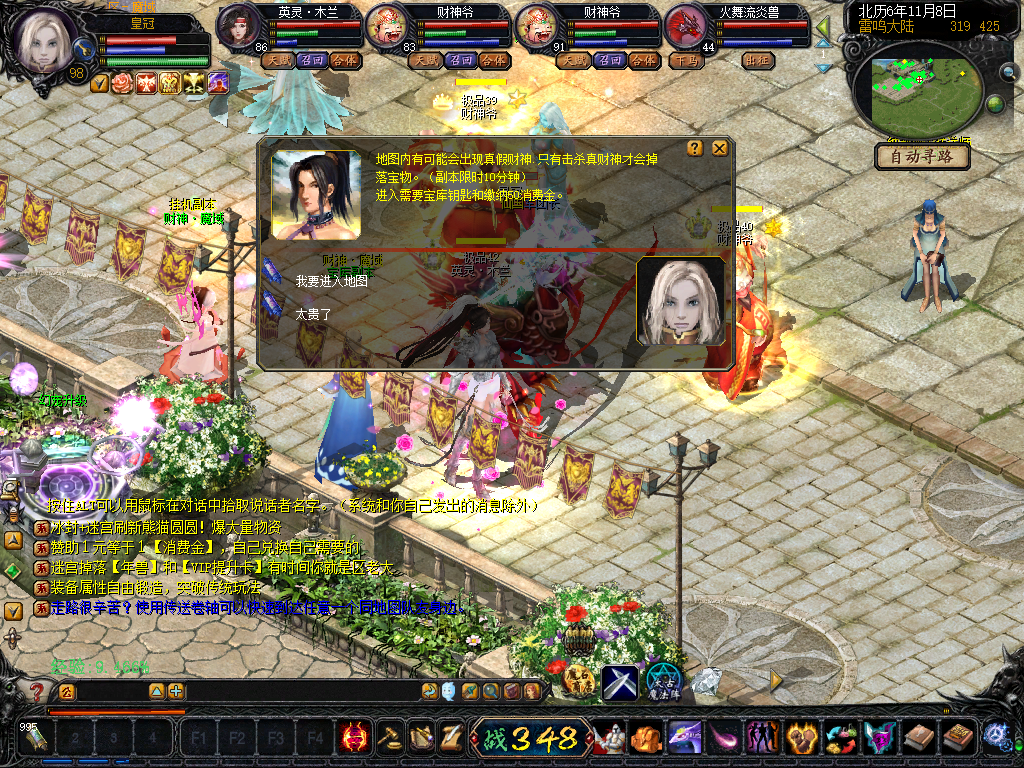Open the settings gear icon
Screen dimensions: 1024x768
[x=996, y=737]
